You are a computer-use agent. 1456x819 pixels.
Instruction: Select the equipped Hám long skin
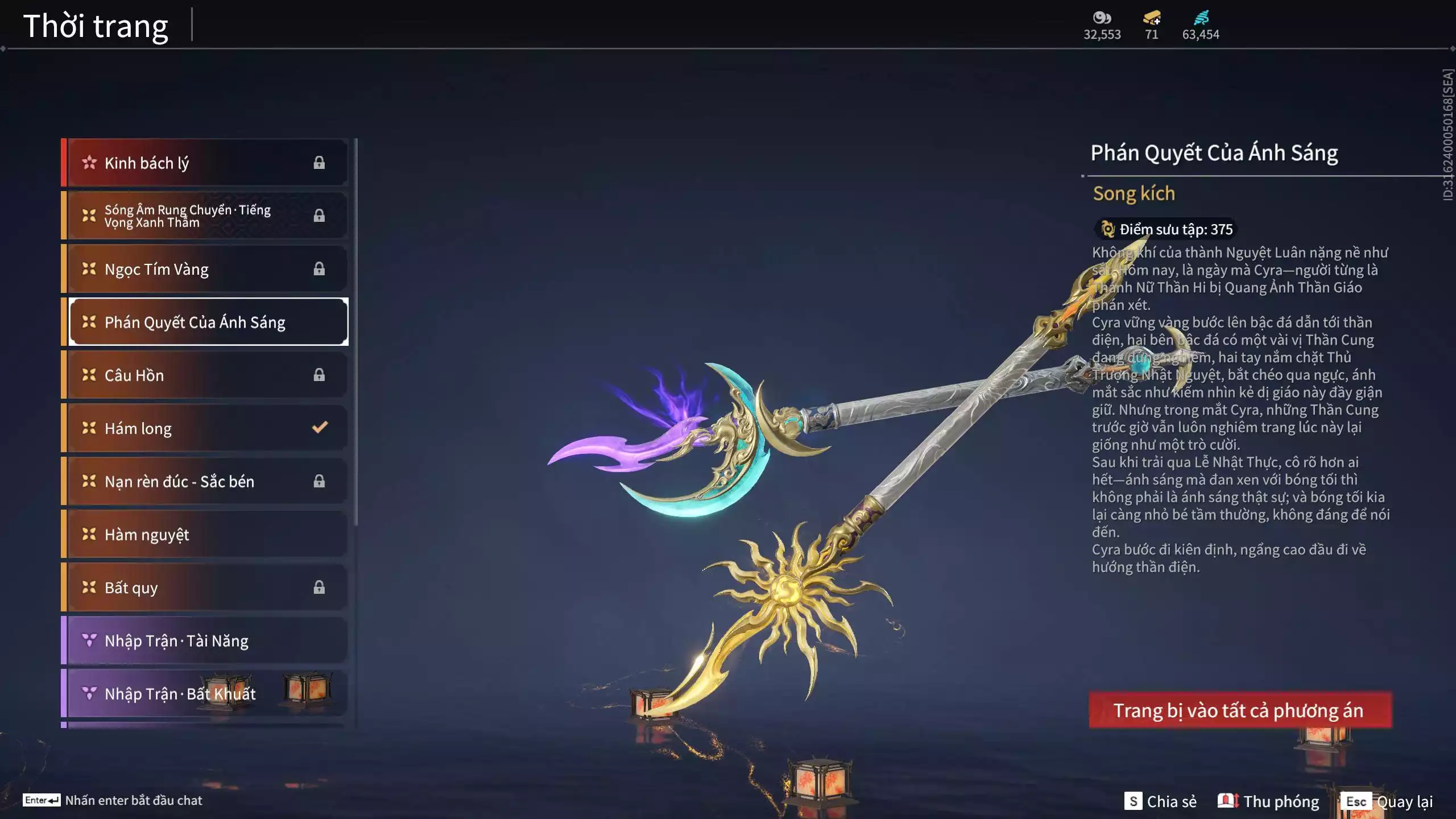[205, 428]
